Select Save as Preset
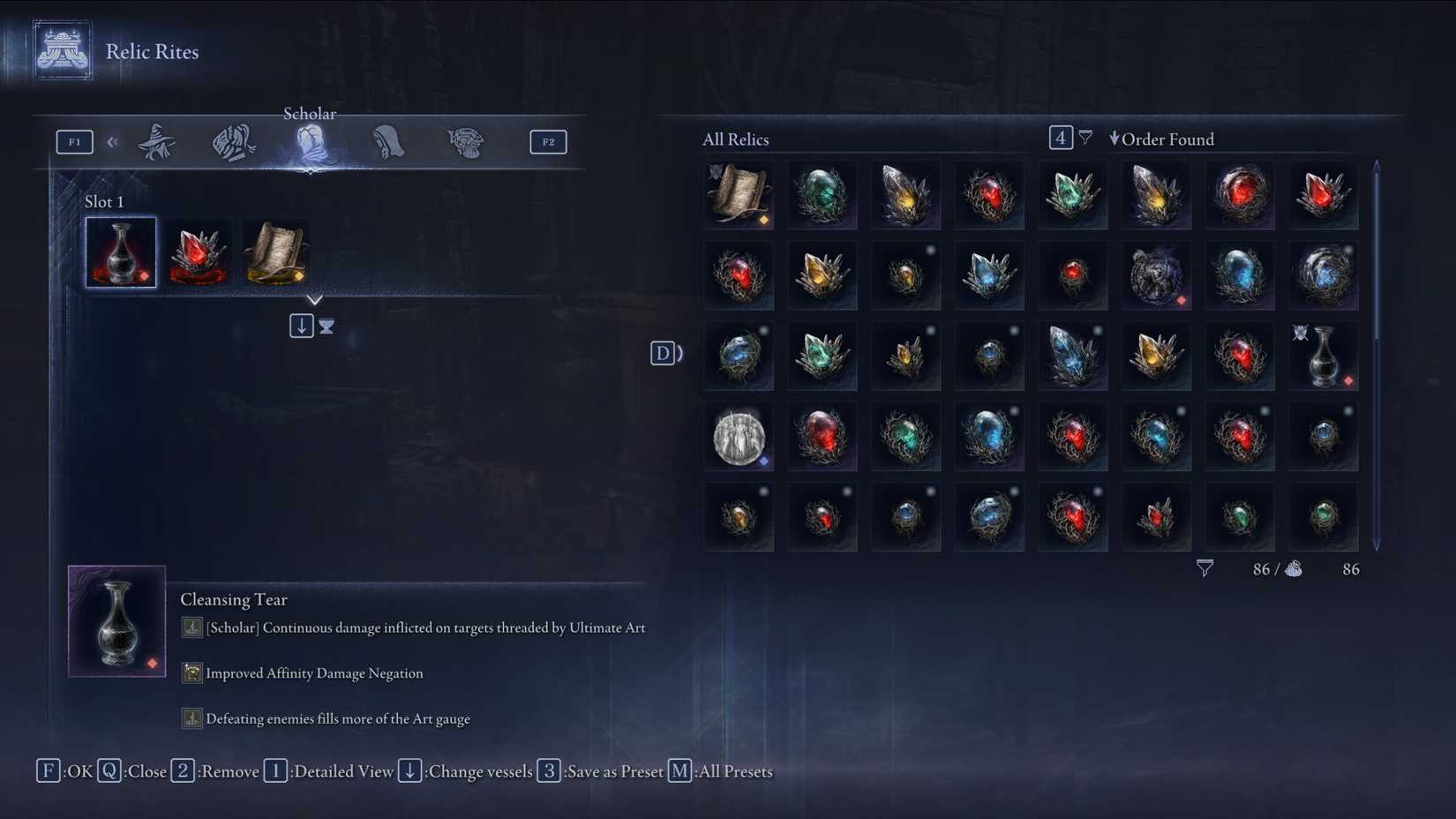This screenshot has height=819, width=1456. (x=549, y=771)
